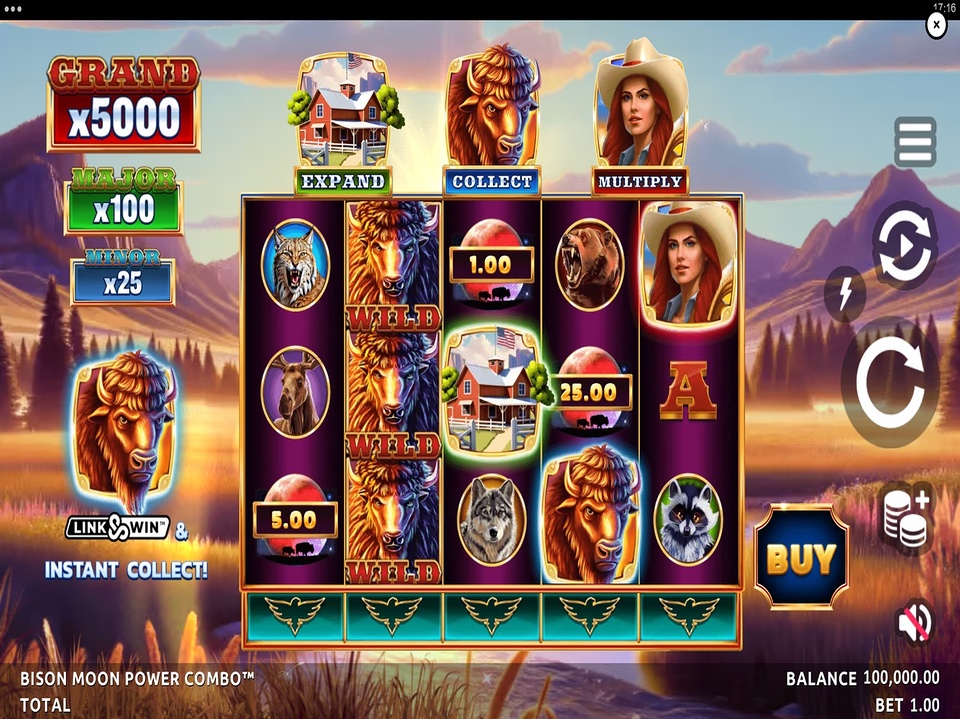The height and width of the screenshot is (719, 960).
Task: Toggle the lightning bolt quick spin
Action: click(x=845, y=293)
